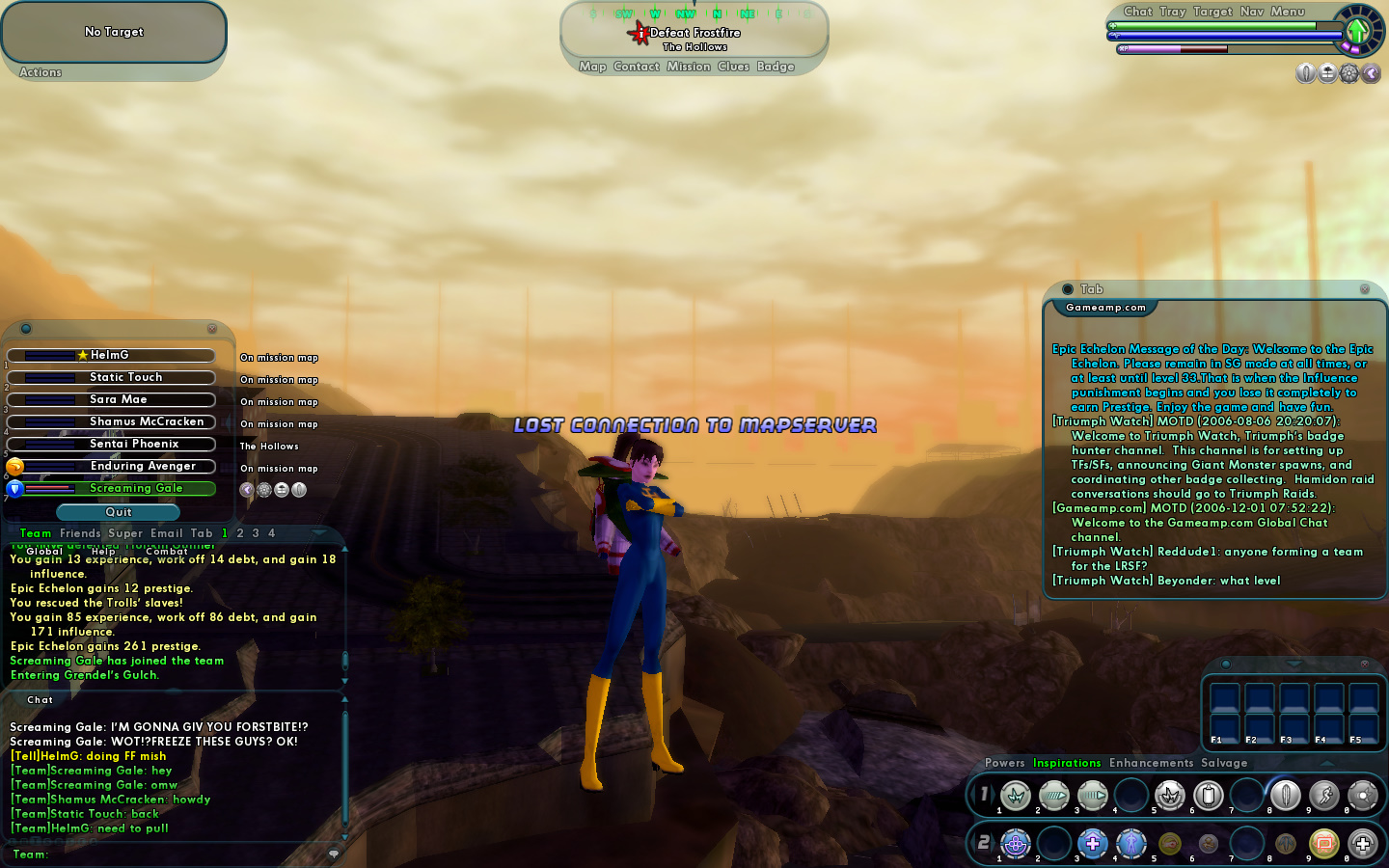Open the Email tab
This screenshot has height=868, width=1389.
(166, 533)
